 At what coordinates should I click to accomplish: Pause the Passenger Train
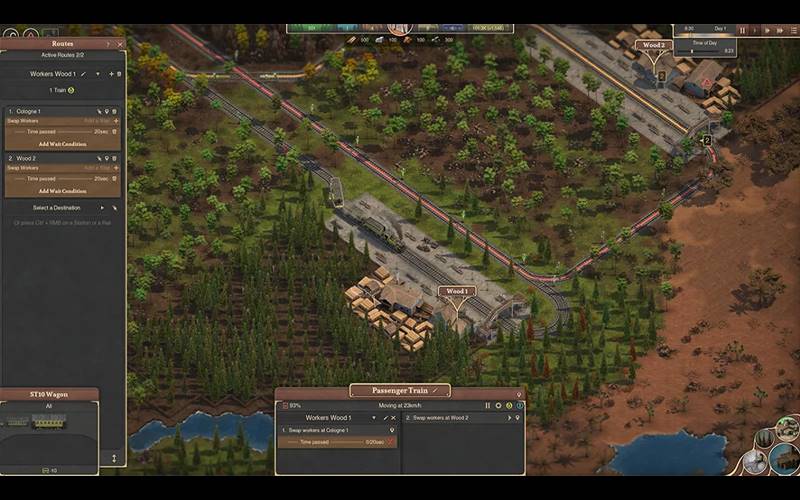click(x=488, y=405)
